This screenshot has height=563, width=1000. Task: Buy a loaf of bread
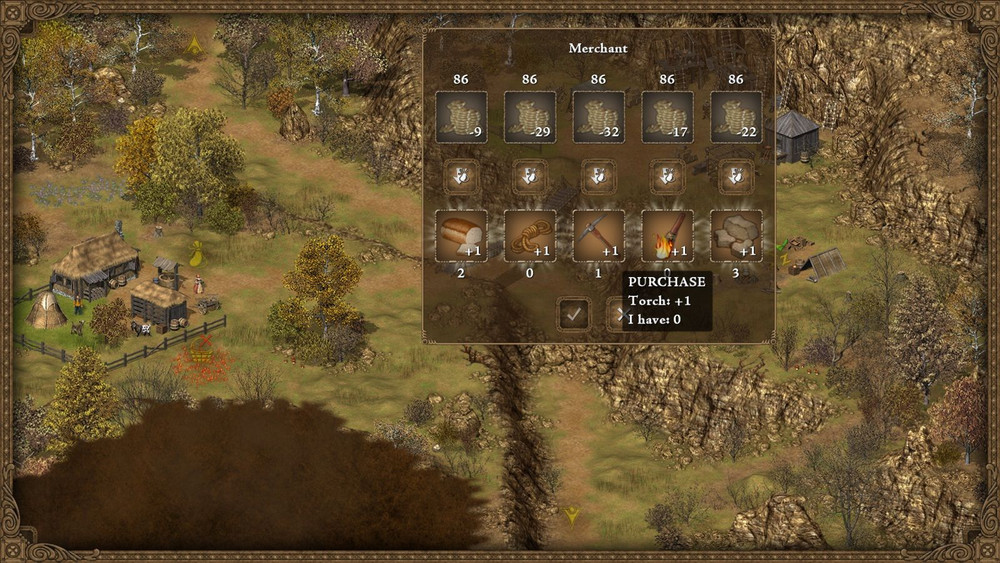pos(461,235)
